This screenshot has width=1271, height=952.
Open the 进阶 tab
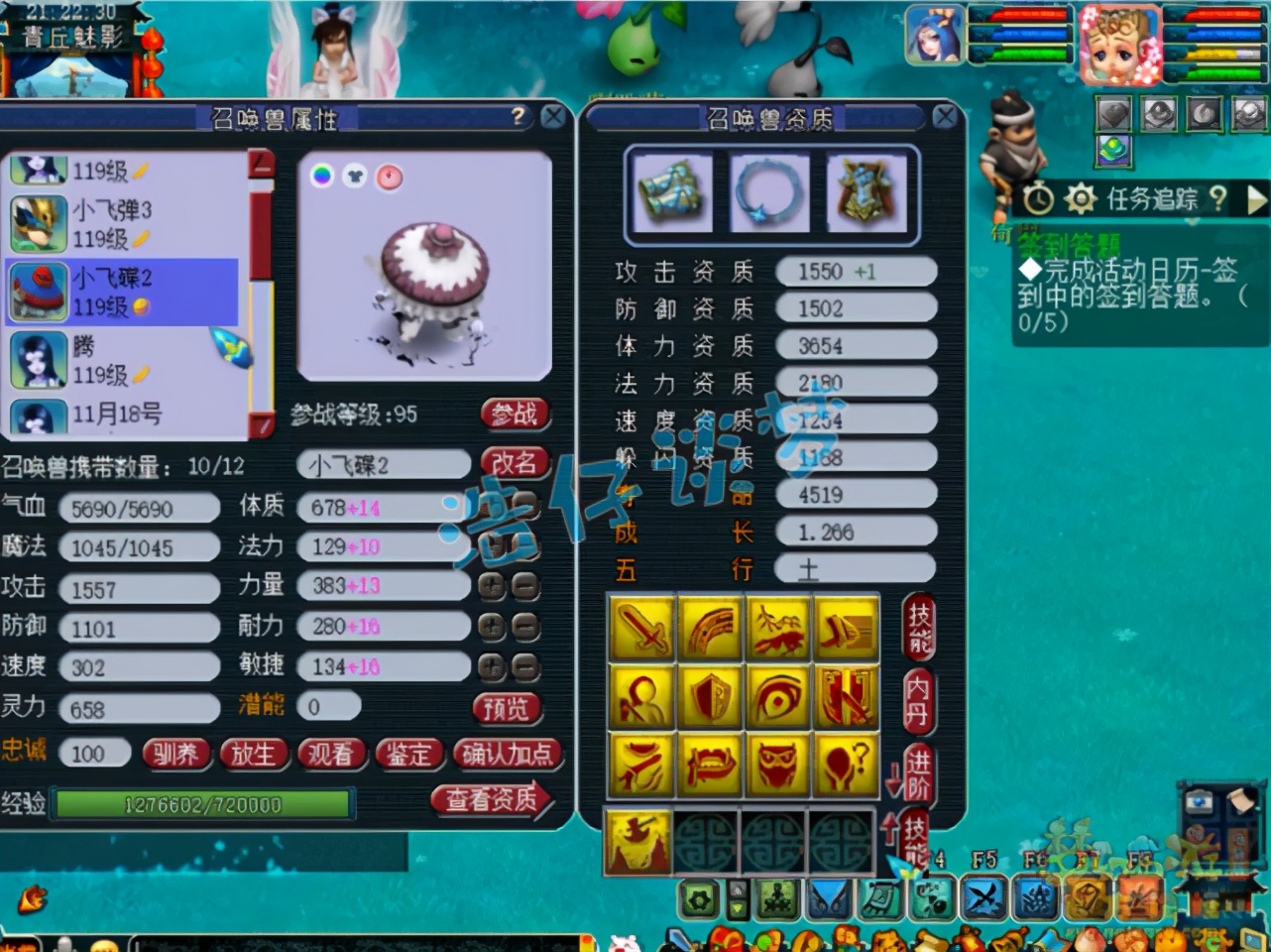point(919,773)
